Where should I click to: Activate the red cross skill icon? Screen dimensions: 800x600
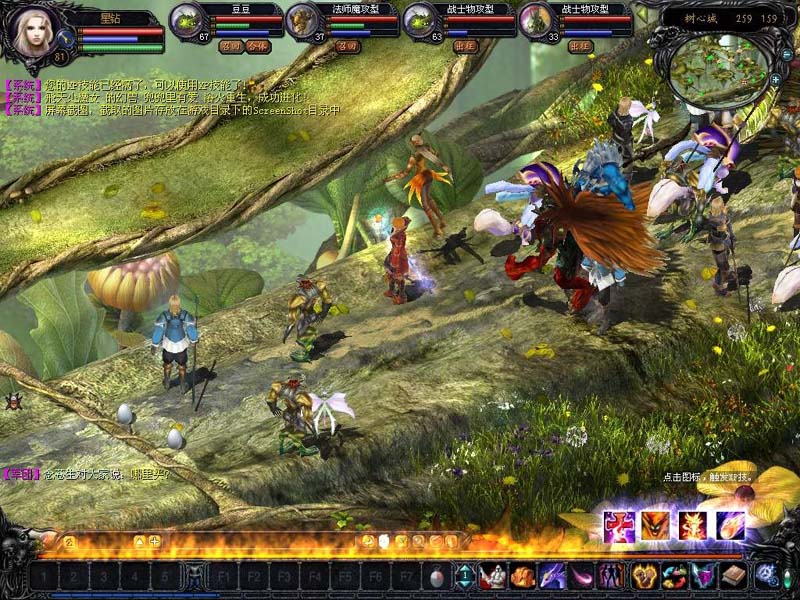tap(619, 525)
